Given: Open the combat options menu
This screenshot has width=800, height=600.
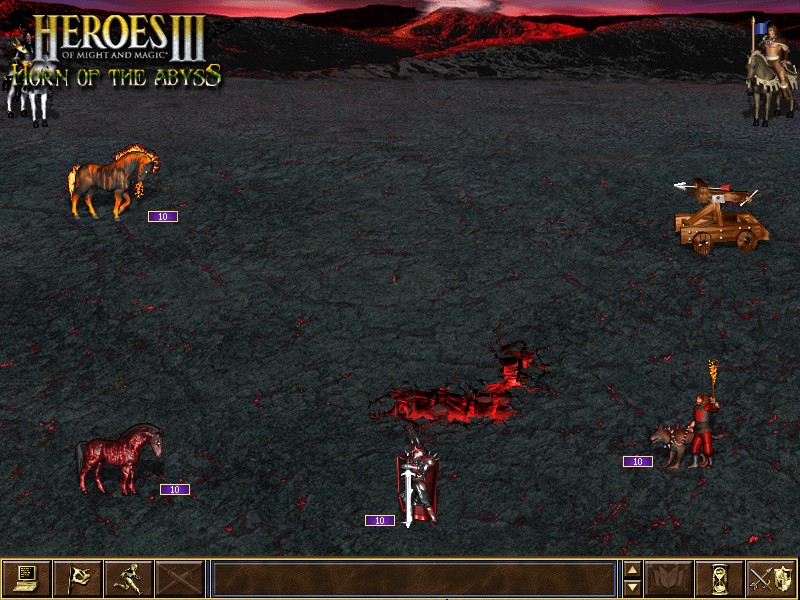Looking at the screenshot, I should [26, 578].
